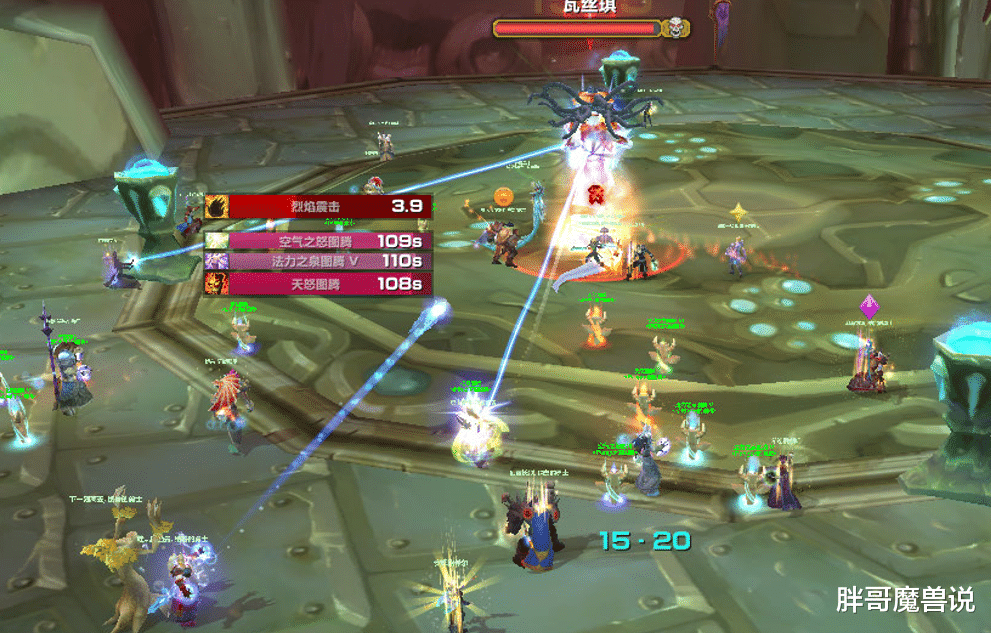This screenshot has width=991, height=633.
Task: Select the 瓦丝琪 boss nameplate
Action: (x=578, y=28)
